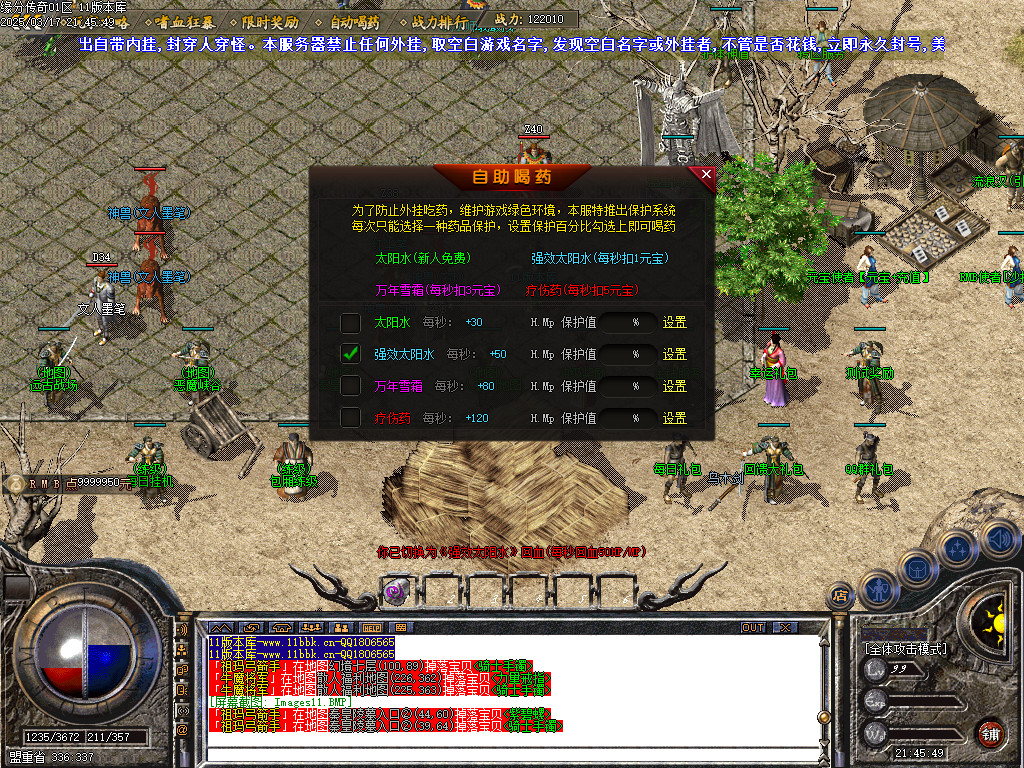Tick the 太阳水 checkbox
This screenshot has height=768, width=1024.
[x=350, y=323]
